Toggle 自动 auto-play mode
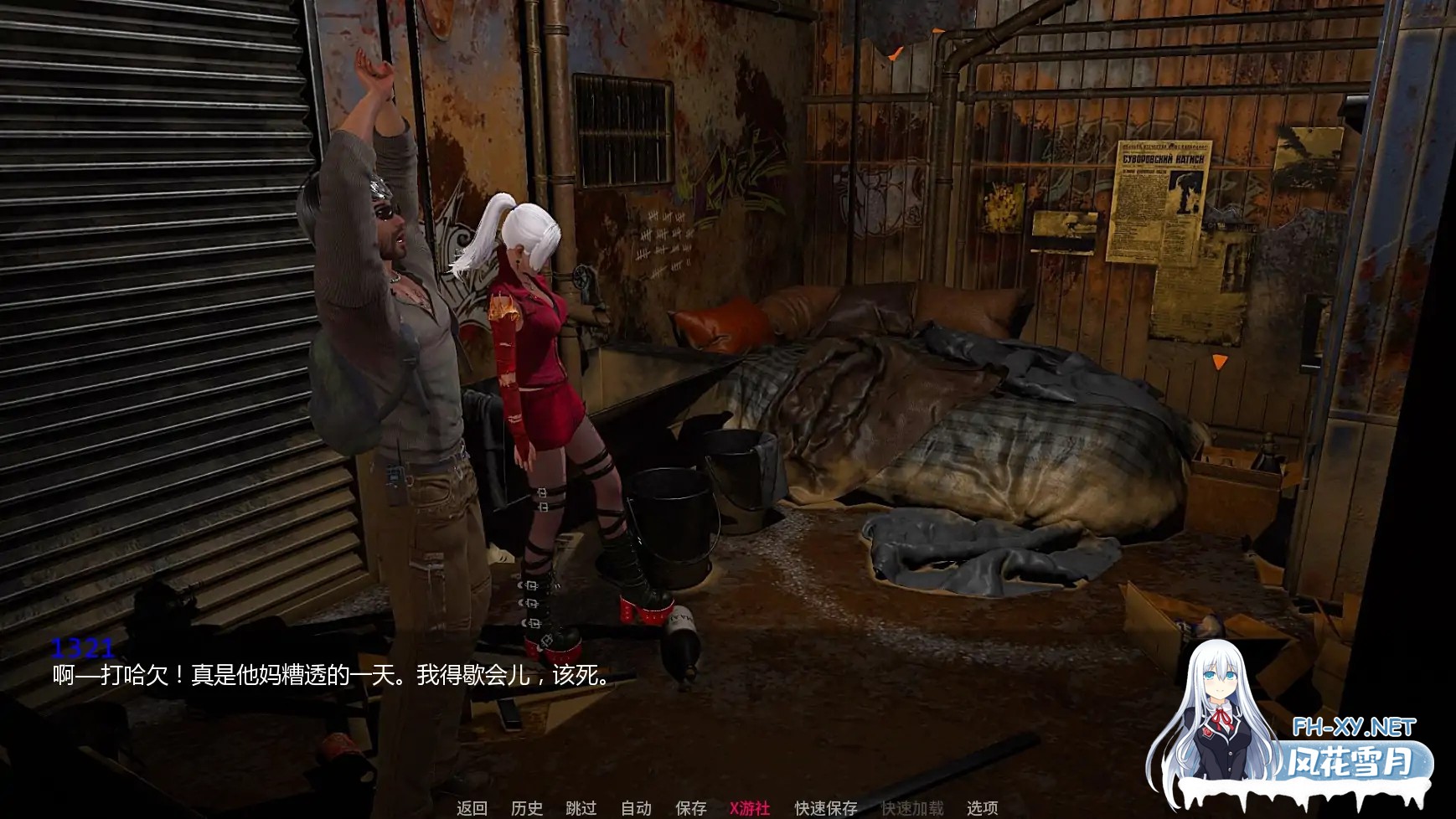1456x819 pixels. click(637, 810)
